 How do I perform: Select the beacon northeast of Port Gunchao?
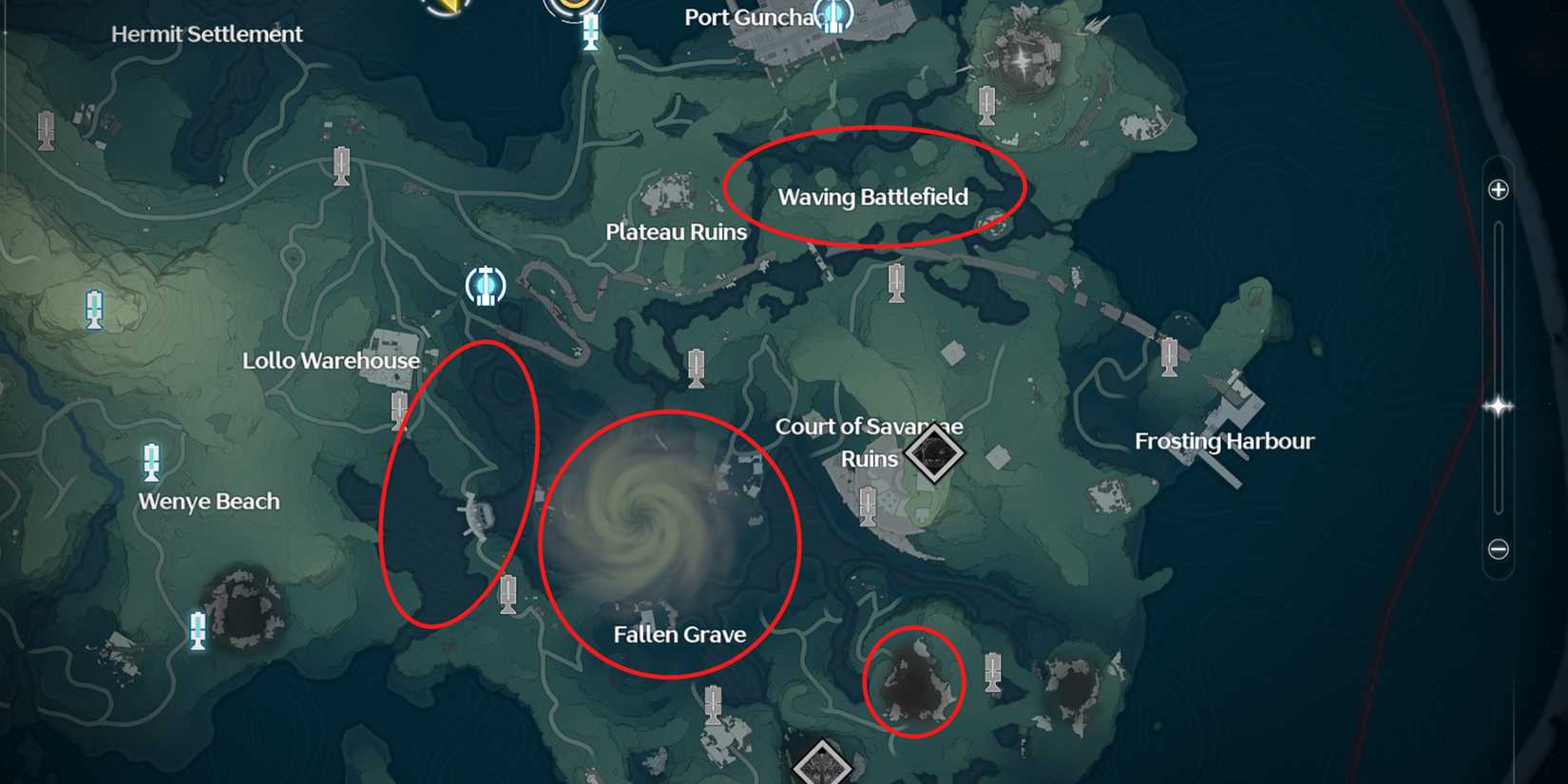pos(985,105)
